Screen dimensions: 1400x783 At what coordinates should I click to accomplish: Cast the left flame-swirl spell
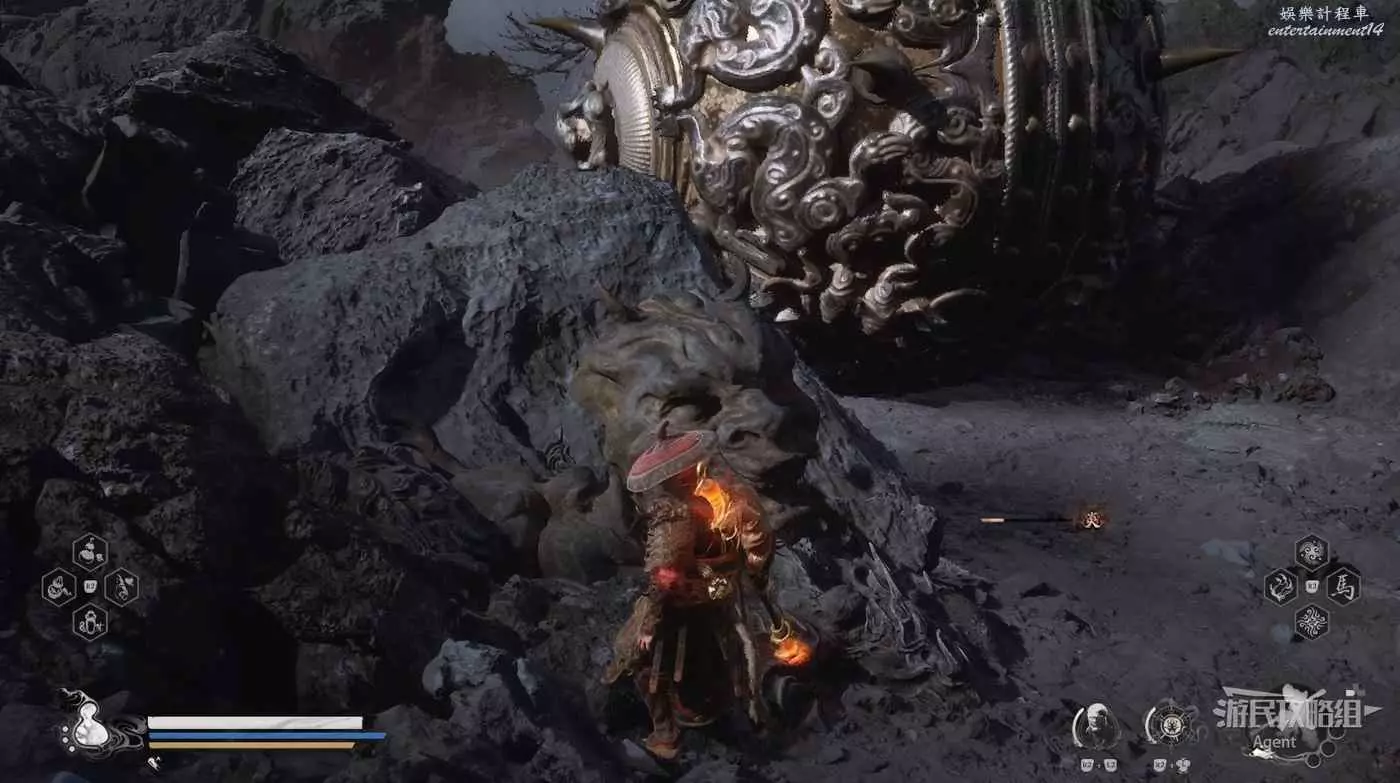(1280, 587)
